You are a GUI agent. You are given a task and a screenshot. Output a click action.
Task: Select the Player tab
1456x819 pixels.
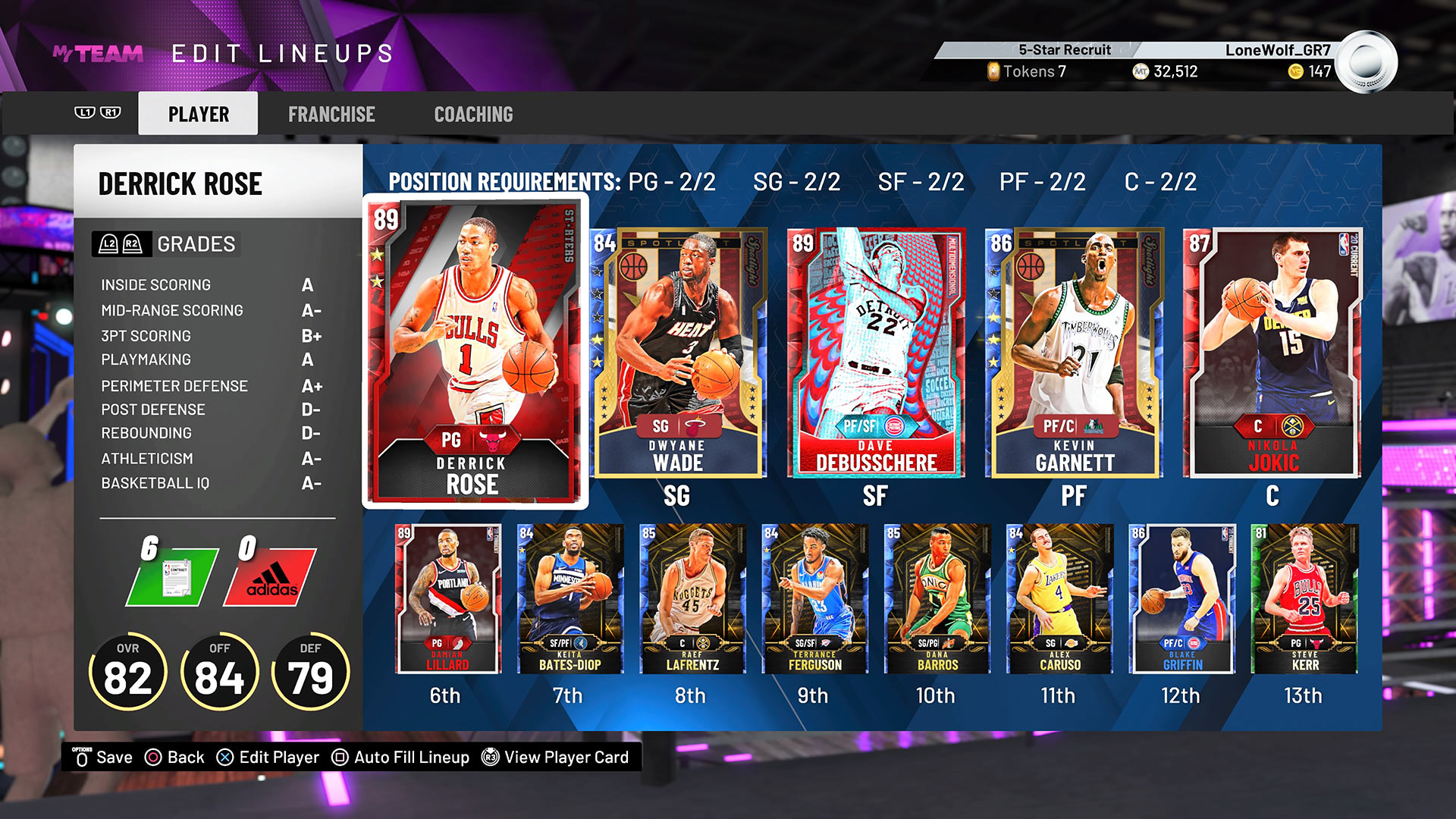[x=198, y=113]
